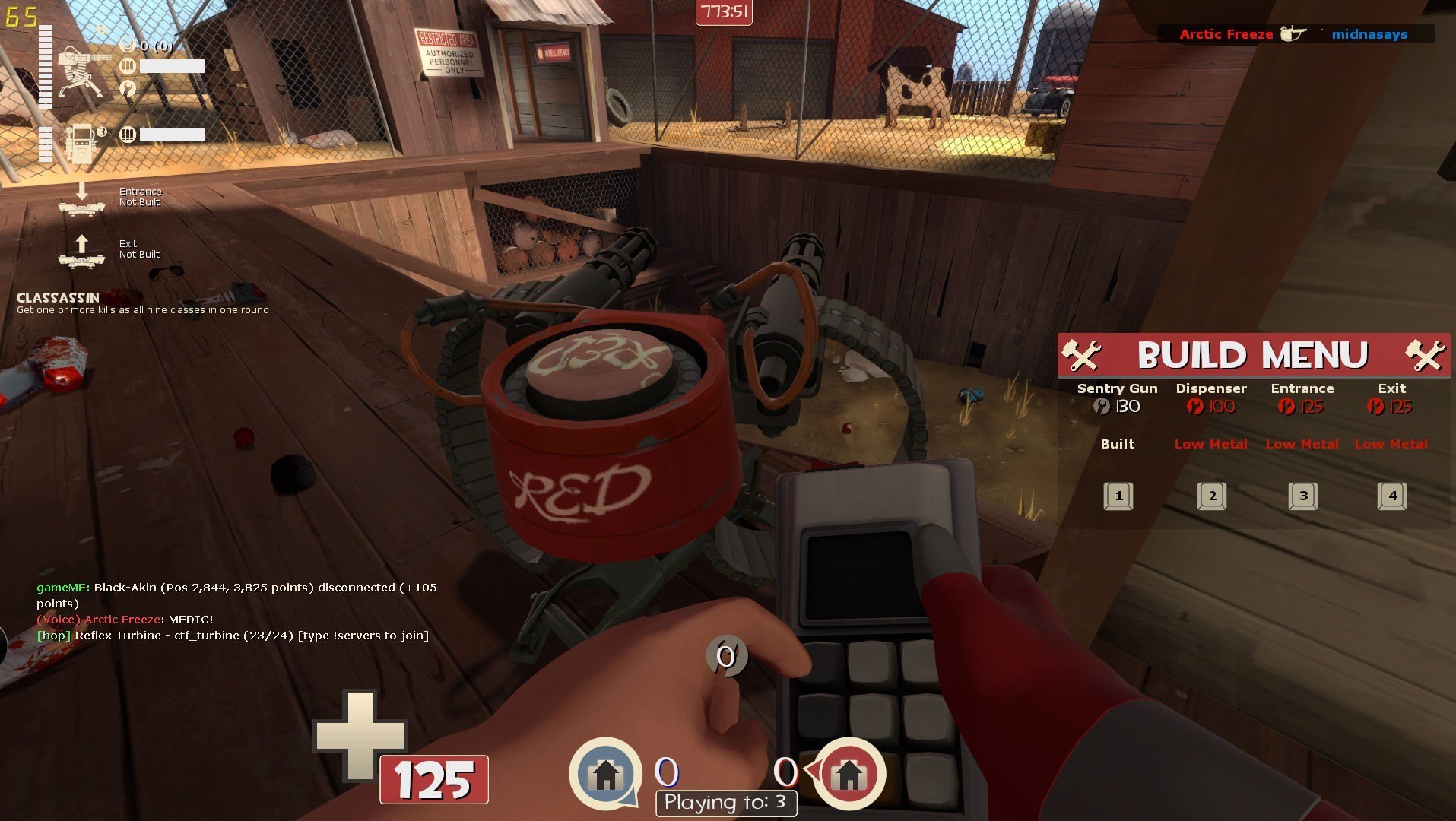The width and height of the screenshot is (1456, 821).
Task: Open the Classassin achievement tracker
Action: pyautogui.click(x=144, y=303)
